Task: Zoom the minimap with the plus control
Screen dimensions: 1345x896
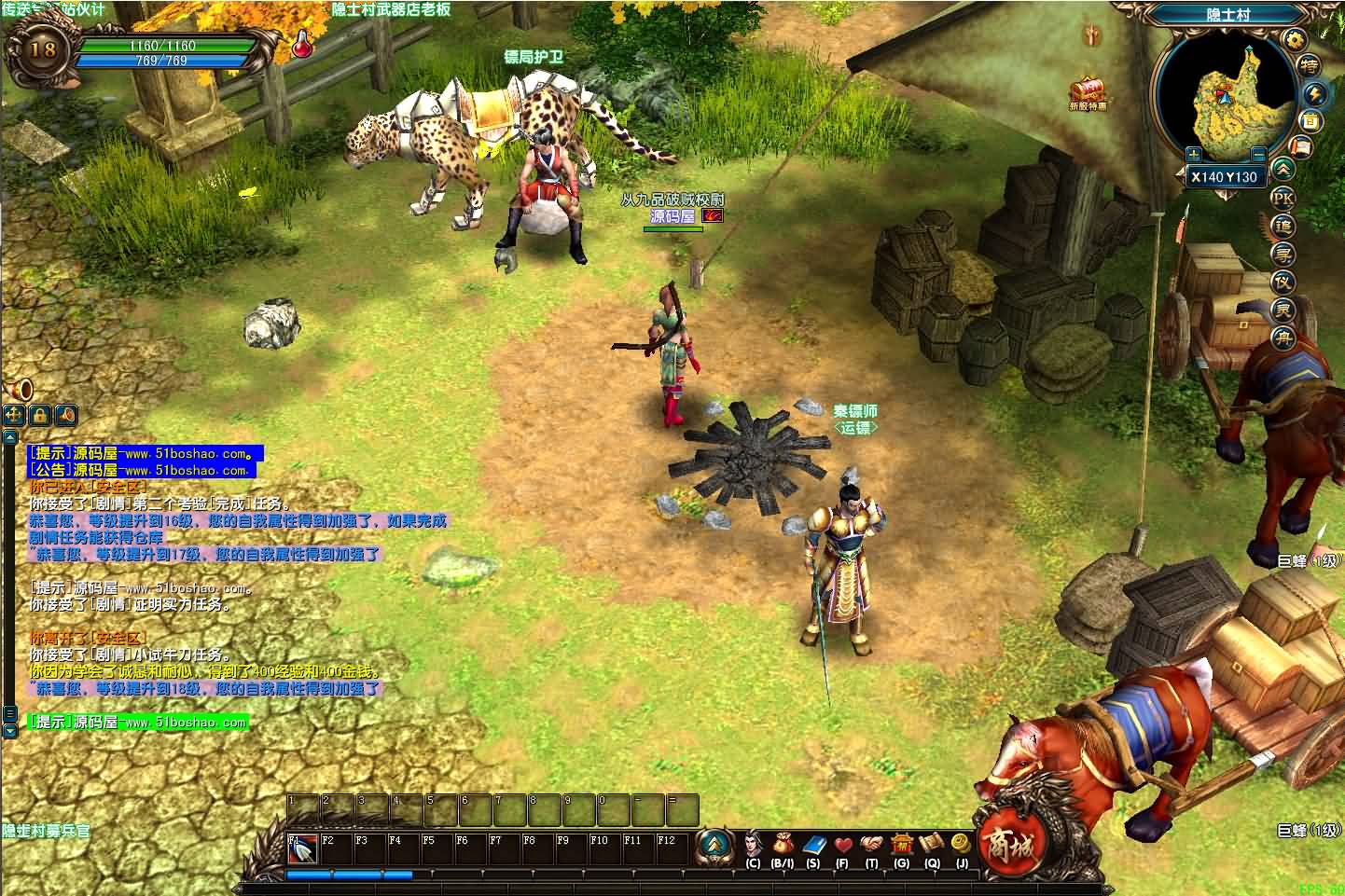Action: [1193, 154]
